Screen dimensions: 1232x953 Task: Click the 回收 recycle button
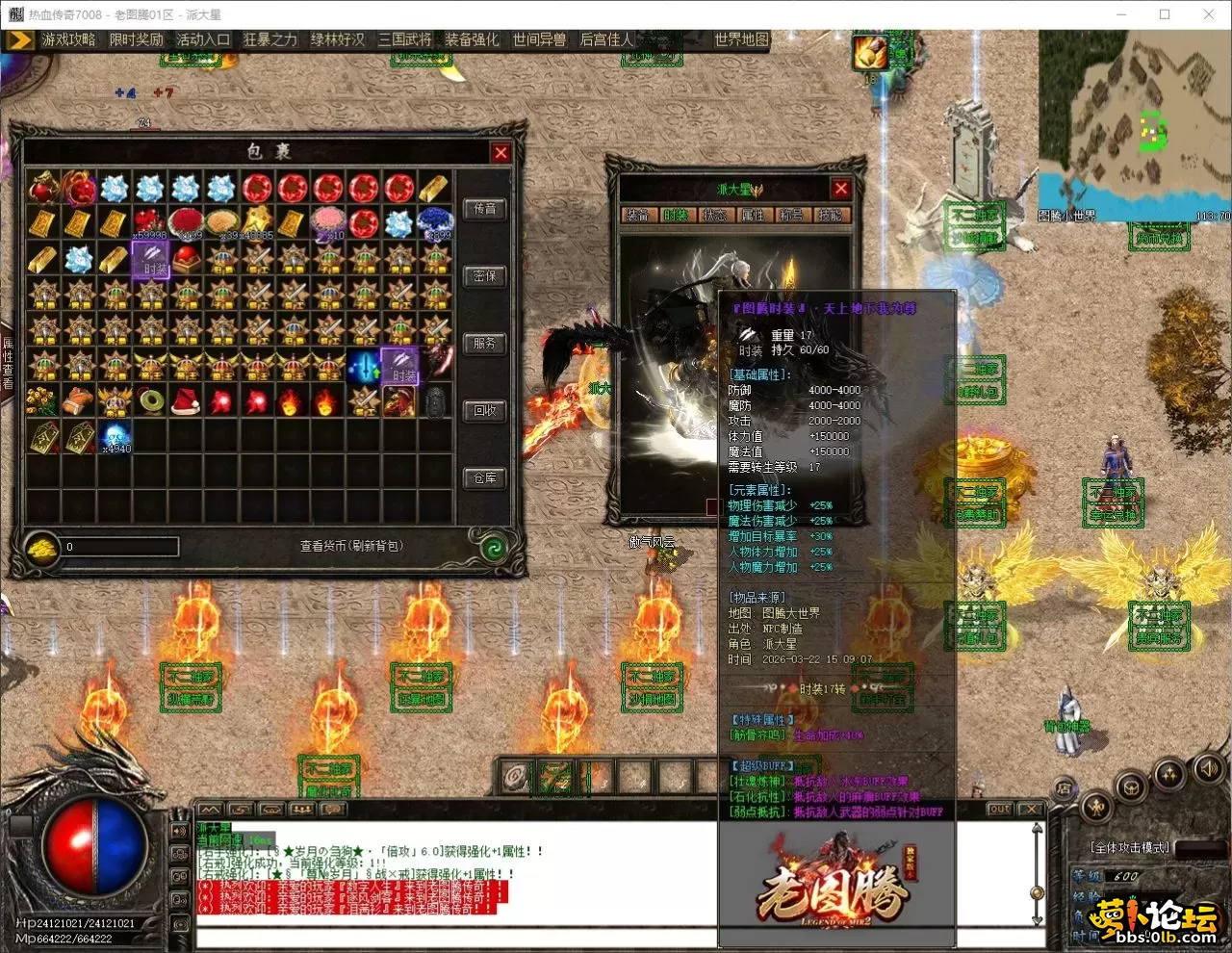[485, 411]
